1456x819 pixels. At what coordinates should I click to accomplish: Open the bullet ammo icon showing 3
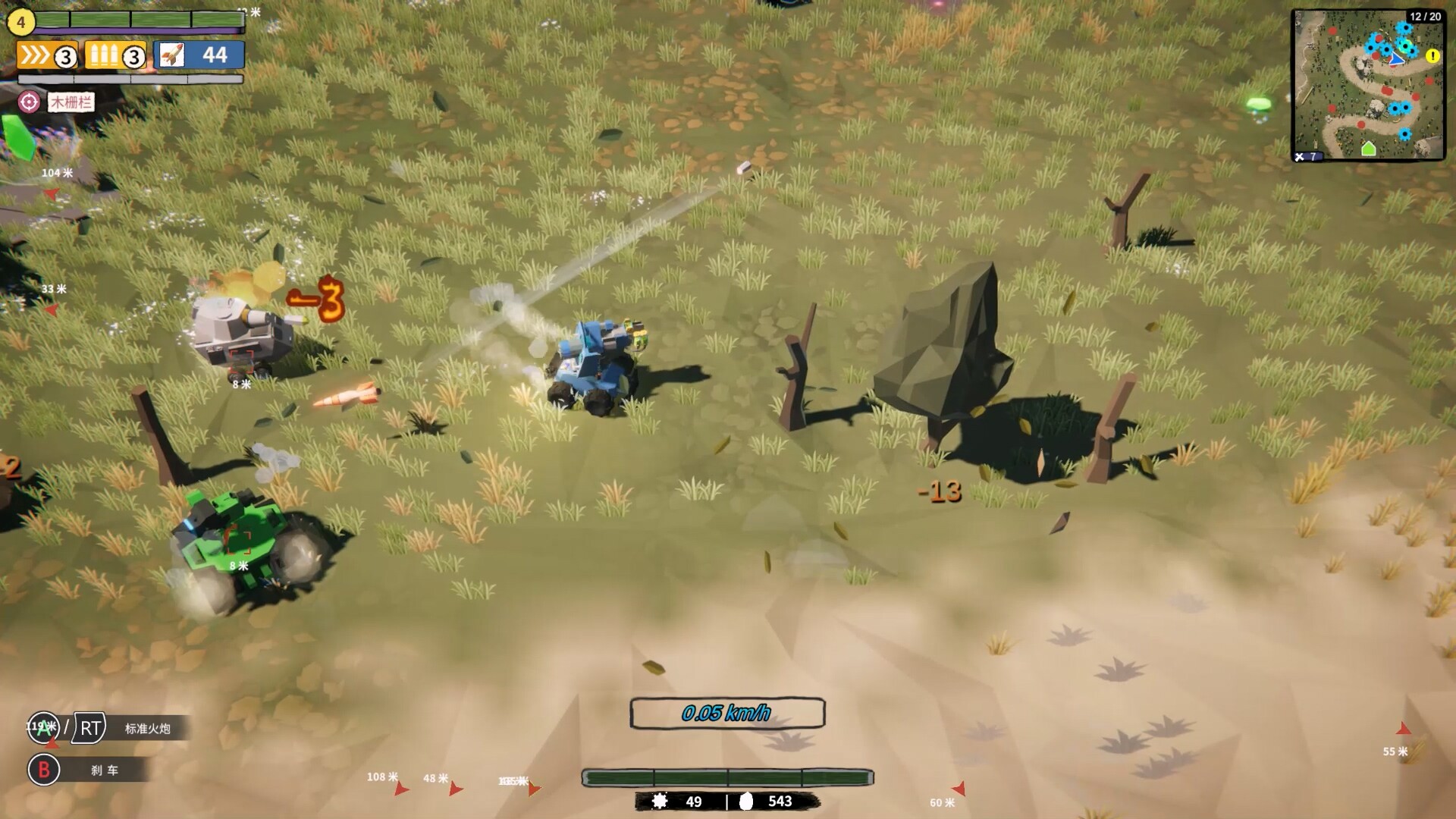point(105,55)
